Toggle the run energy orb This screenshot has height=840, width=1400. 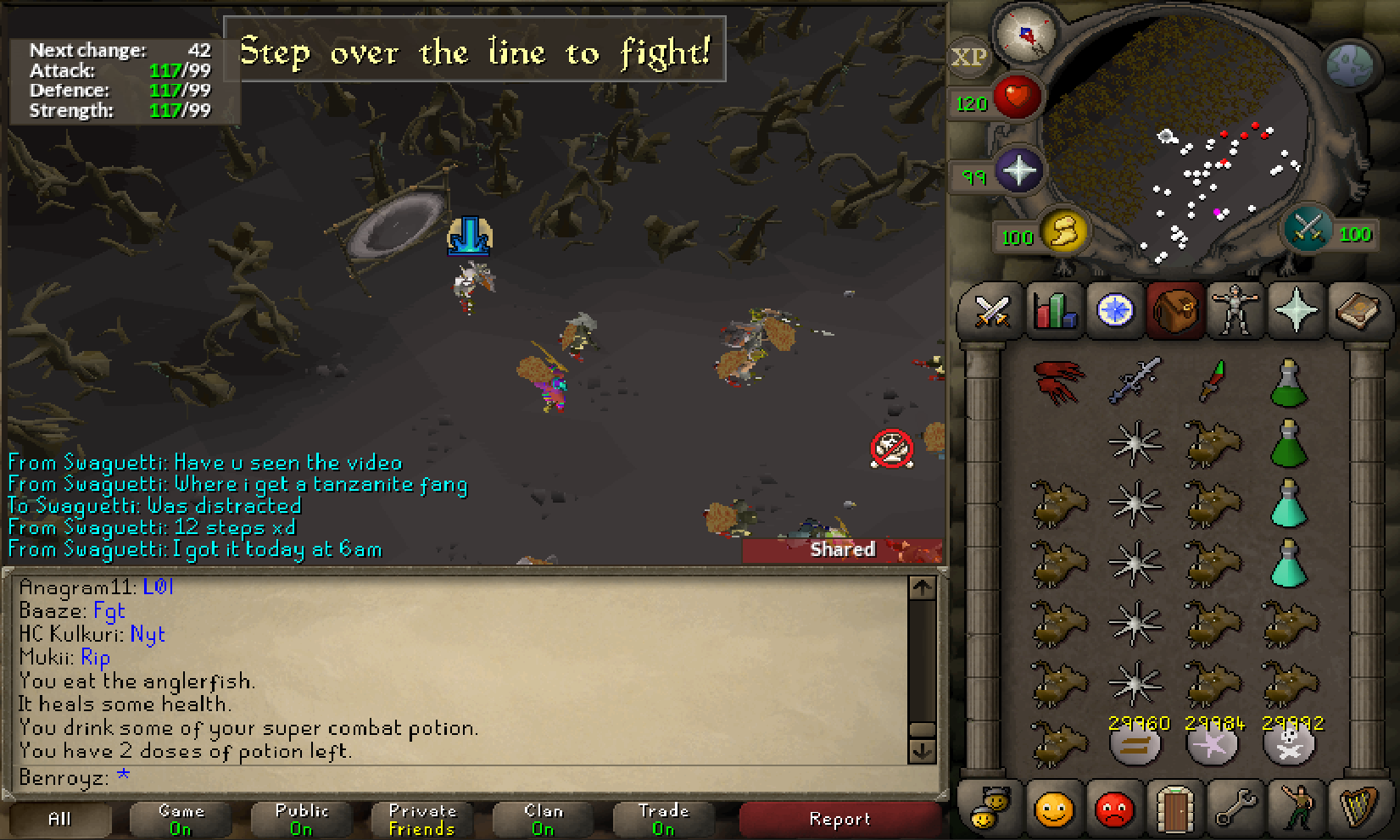coord(1064,231)
